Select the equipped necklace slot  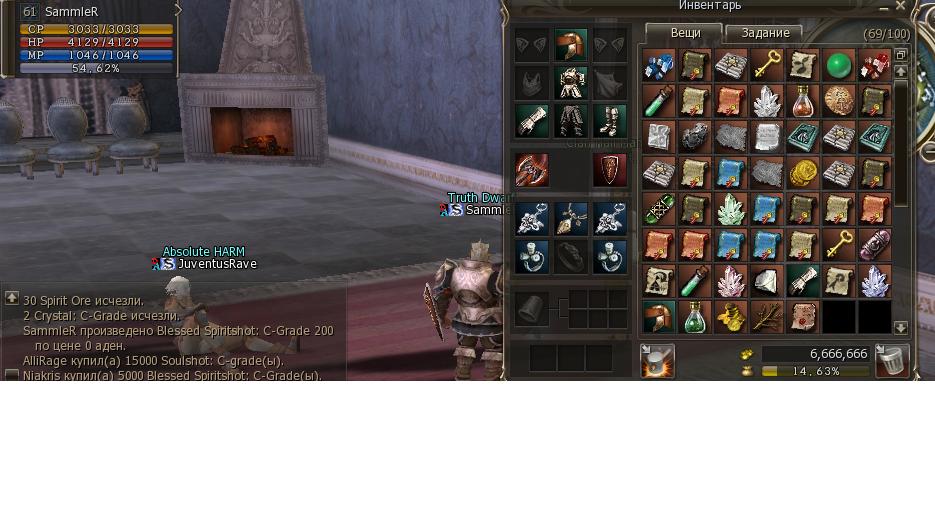pyautogui.click(x=571, y=219)
